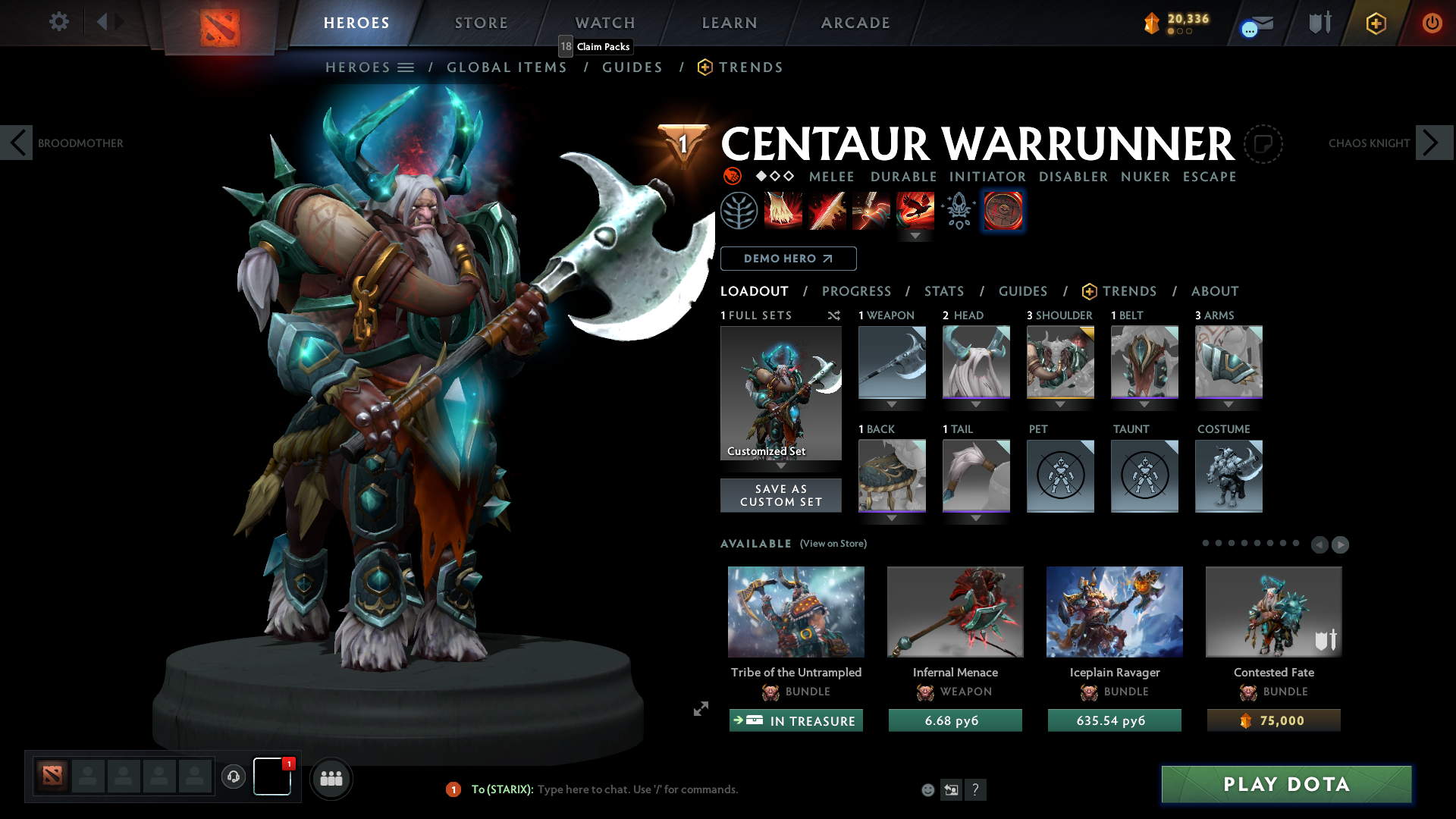Click the PLAY DOTA button
This screenshot has width=1456, height=819.
point(1286,785)
